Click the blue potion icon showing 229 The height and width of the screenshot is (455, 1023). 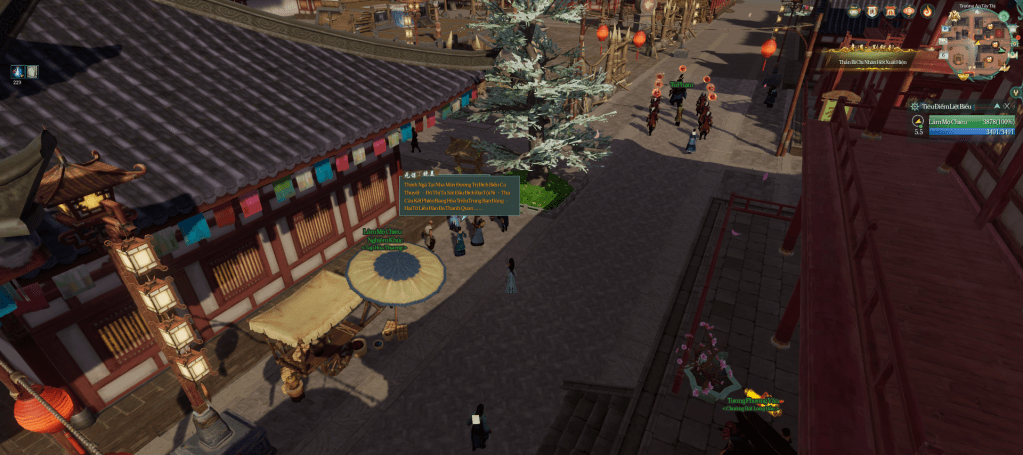(x=18, y=71)
